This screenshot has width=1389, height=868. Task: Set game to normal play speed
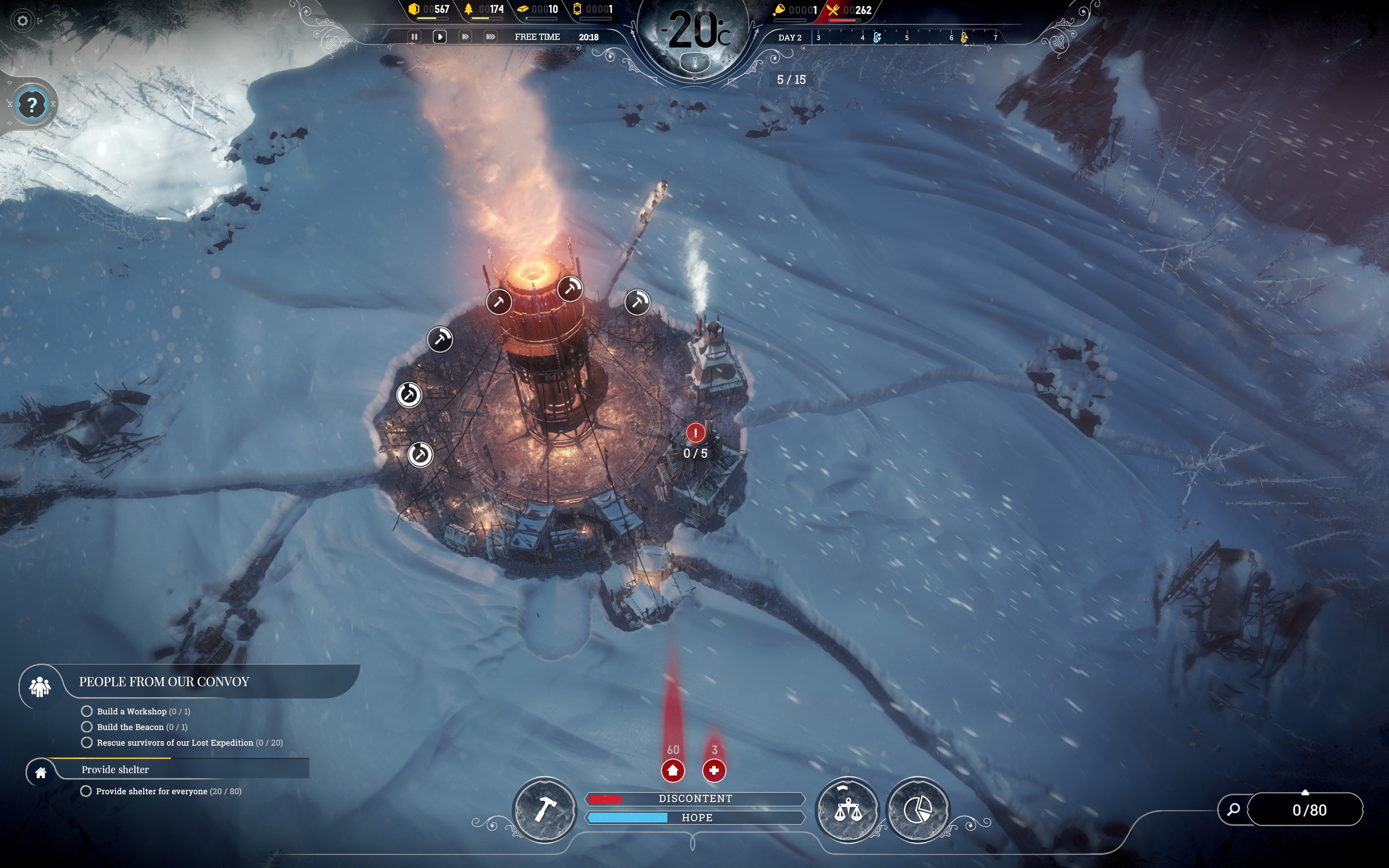pyautogui.click(x=439, y=37)
